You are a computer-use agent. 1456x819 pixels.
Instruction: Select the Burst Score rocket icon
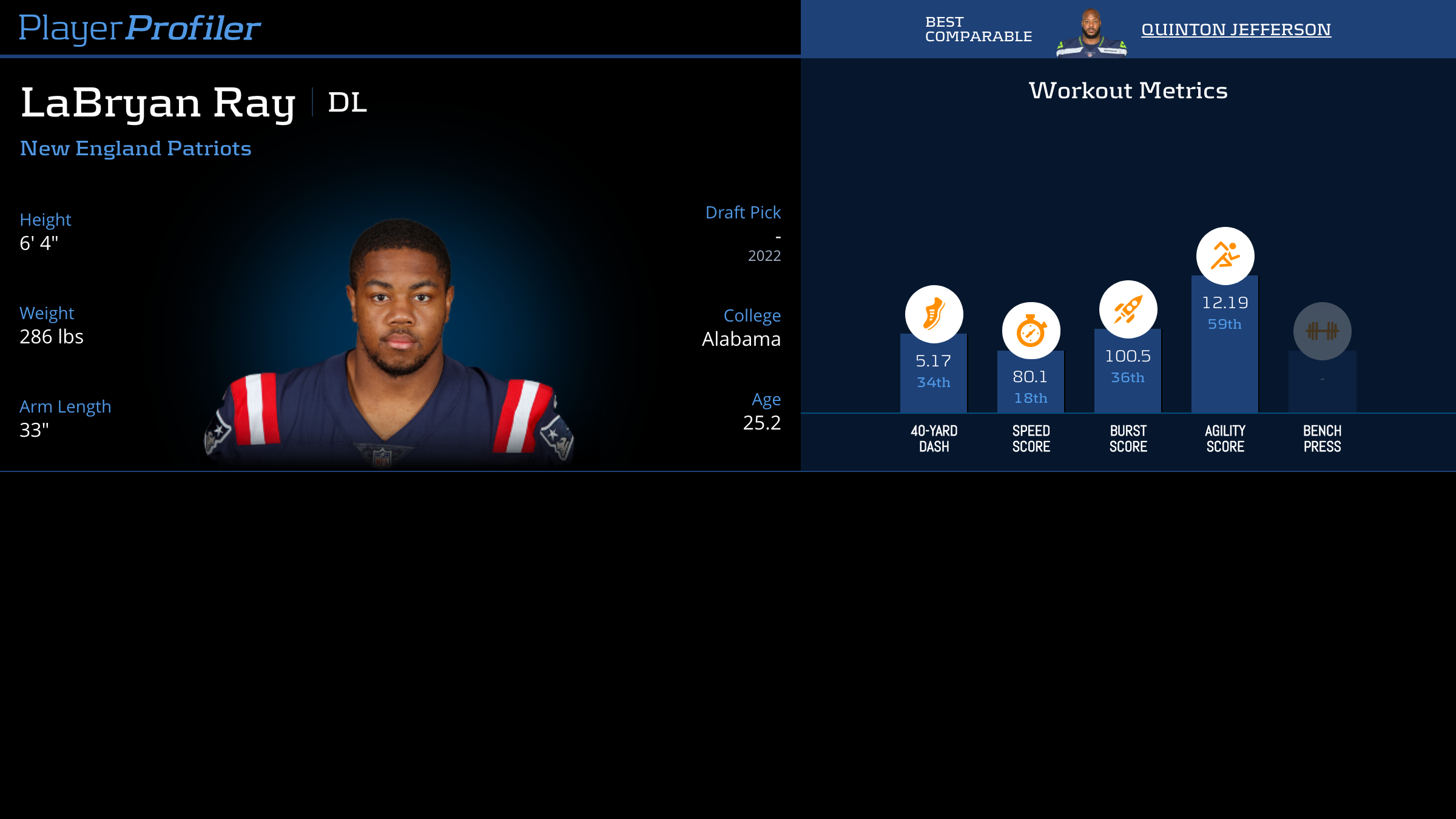pyautogui.click(x=1128, y=309)
